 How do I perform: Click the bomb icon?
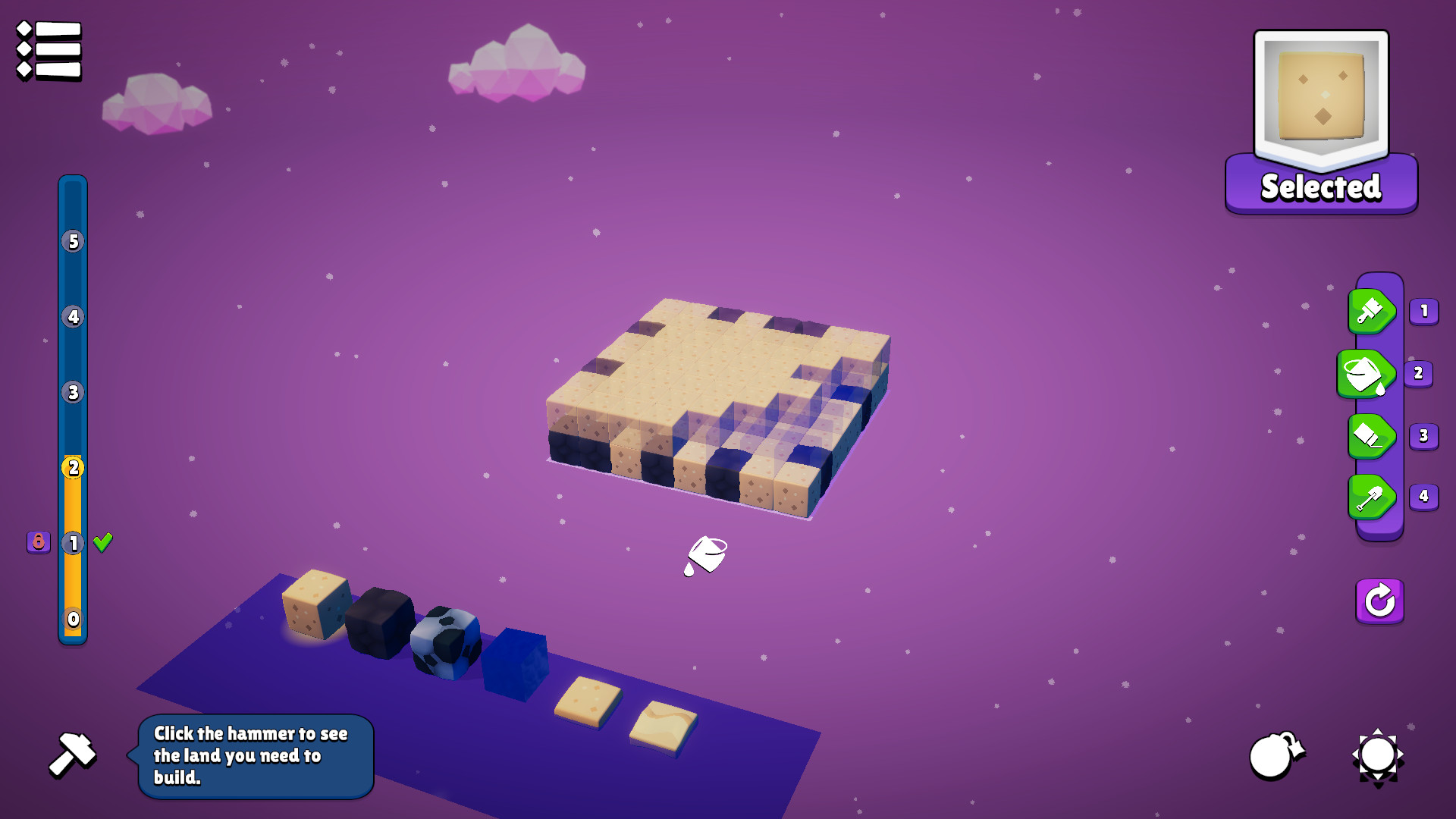1276,756
